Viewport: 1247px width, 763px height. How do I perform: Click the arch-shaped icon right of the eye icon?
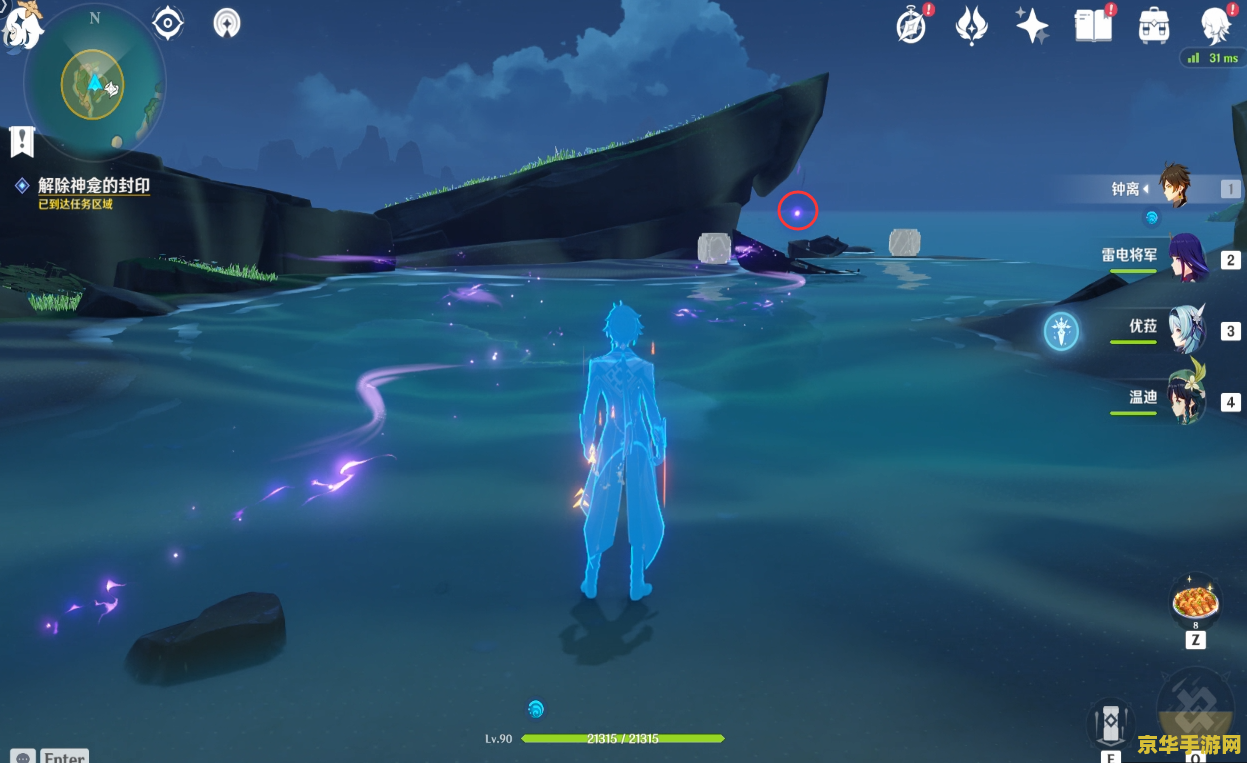(227, 22)
